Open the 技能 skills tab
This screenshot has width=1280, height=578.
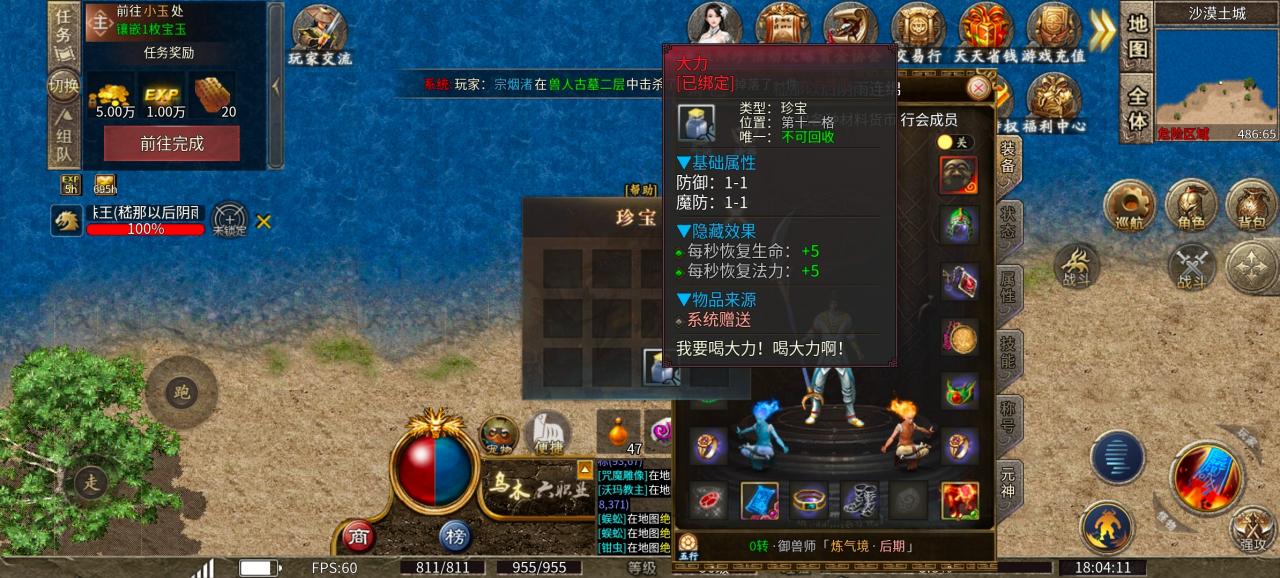1008,353
